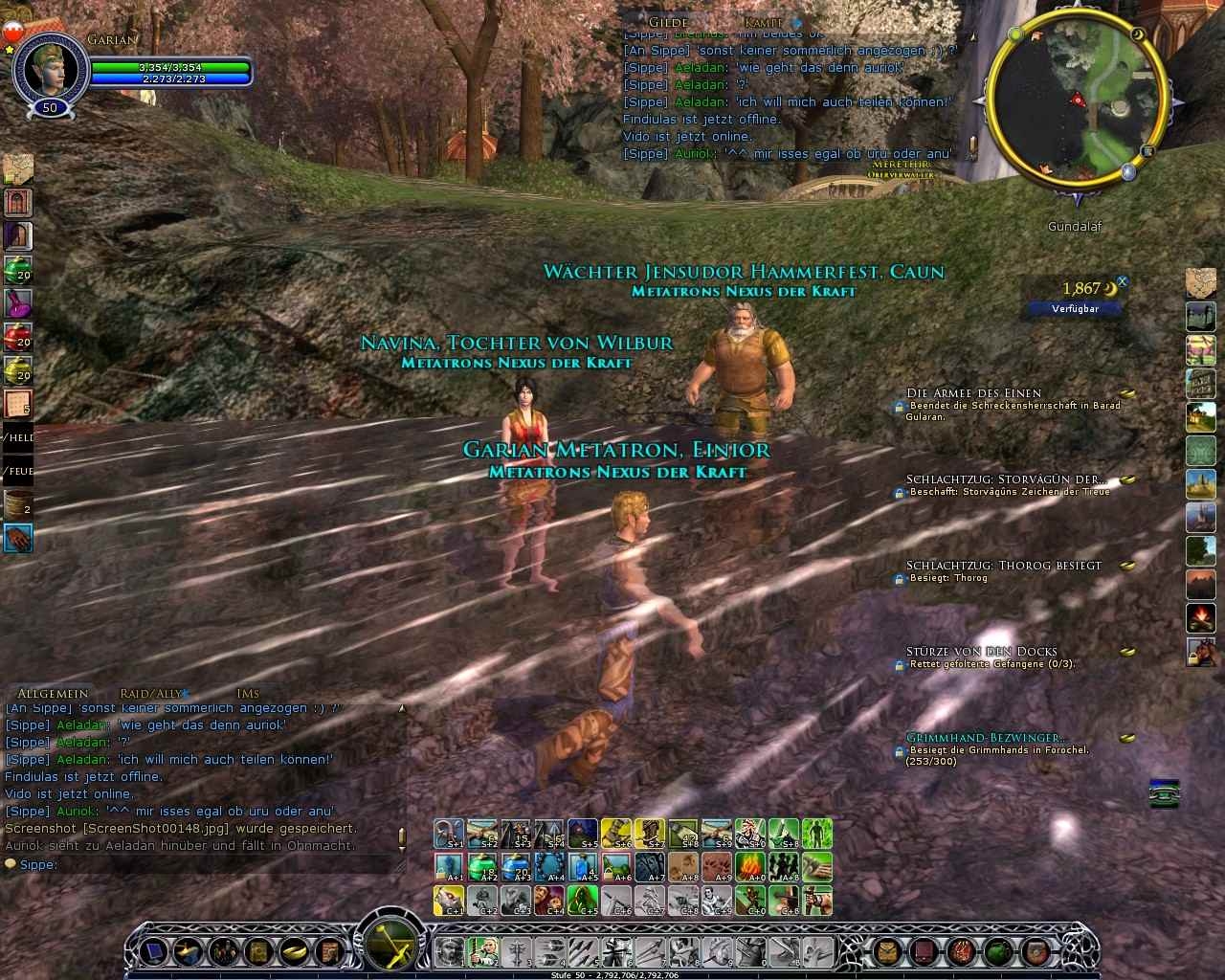Viewport: 1225px width, 980px height.
Task: Activate the /held macro slot
Action: 18,438
